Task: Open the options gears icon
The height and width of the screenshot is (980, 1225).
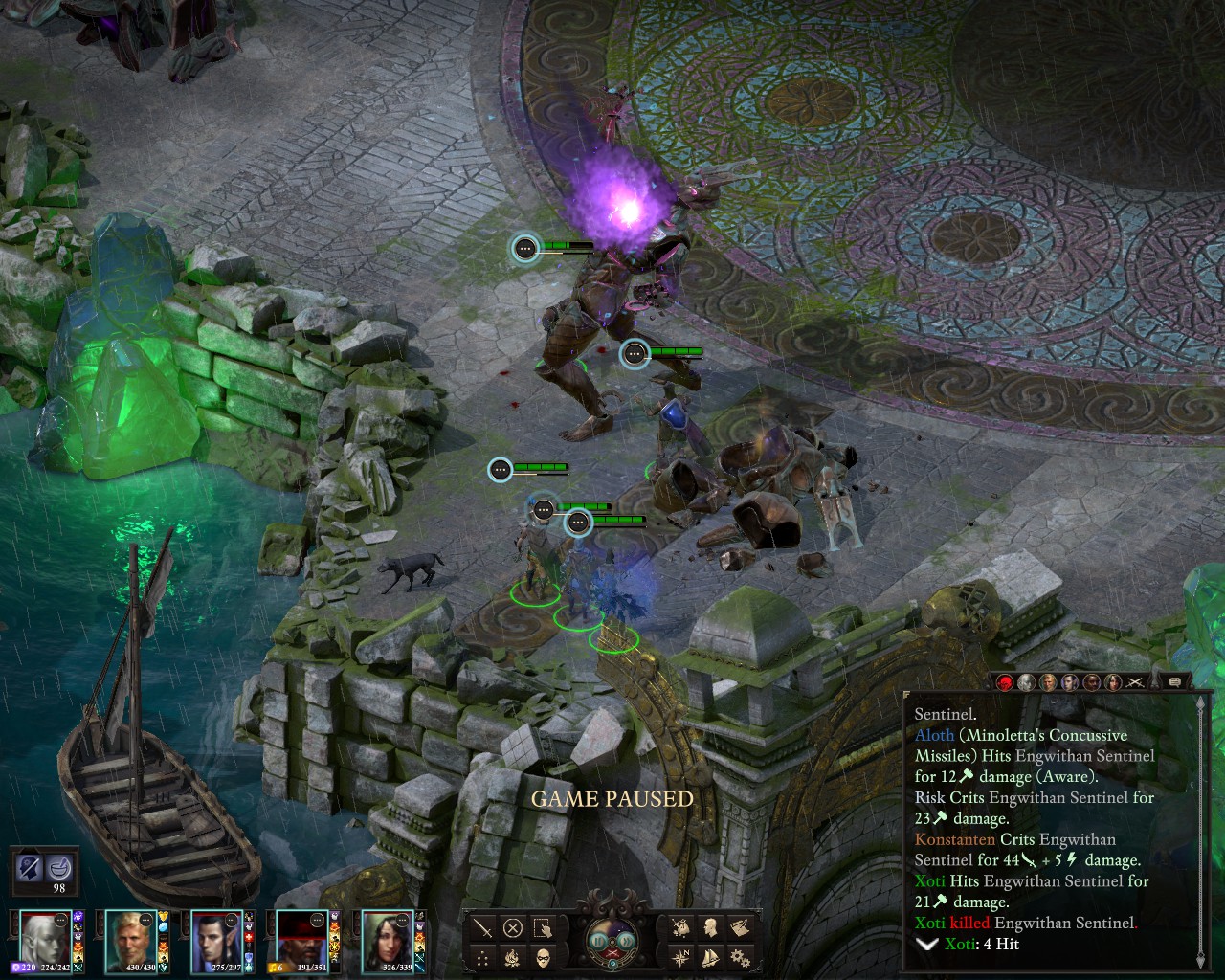Action: pyautogui.click(x=740, y=957)
